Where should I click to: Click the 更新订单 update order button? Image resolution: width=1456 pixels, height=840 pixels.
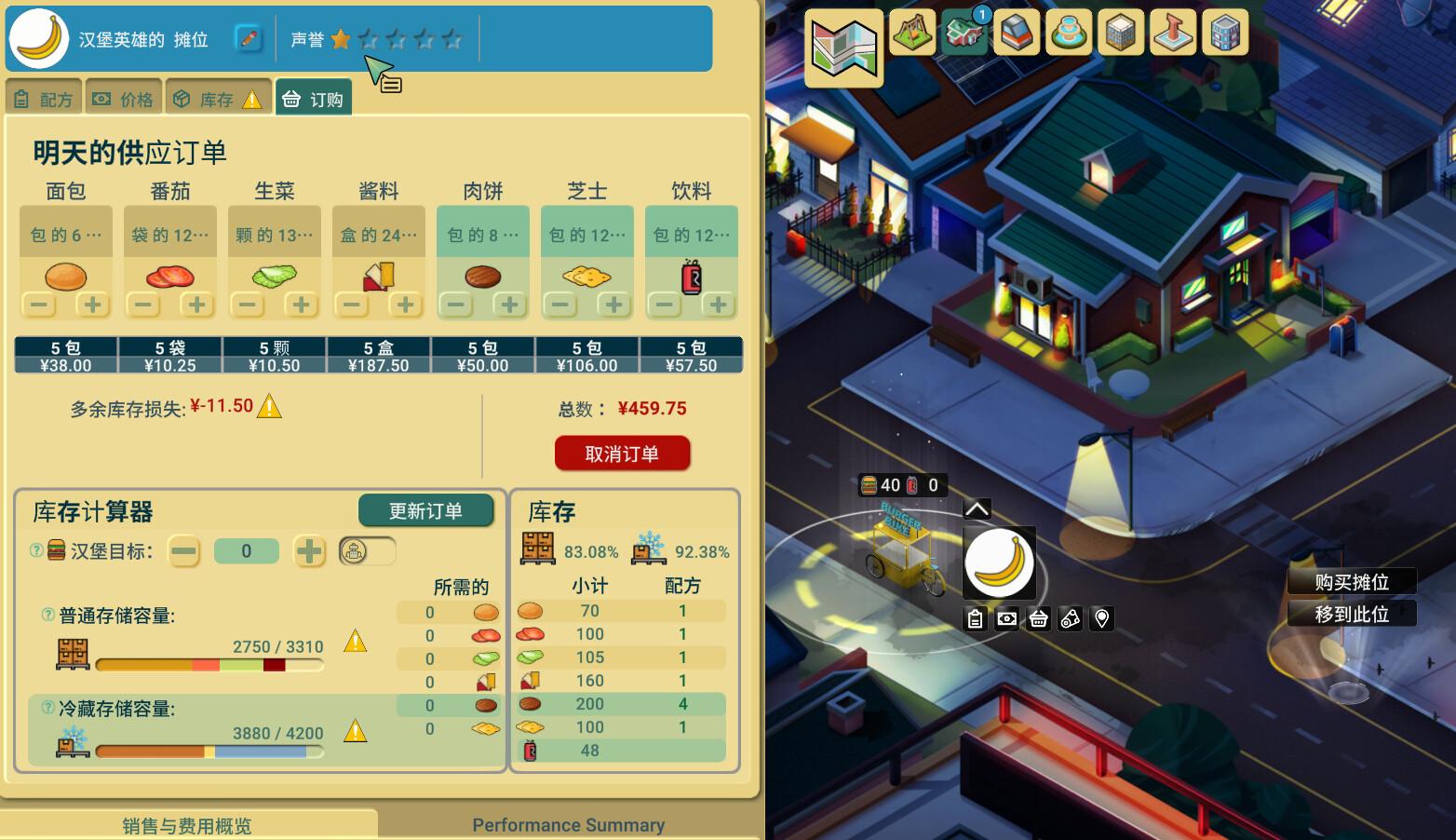426,510
